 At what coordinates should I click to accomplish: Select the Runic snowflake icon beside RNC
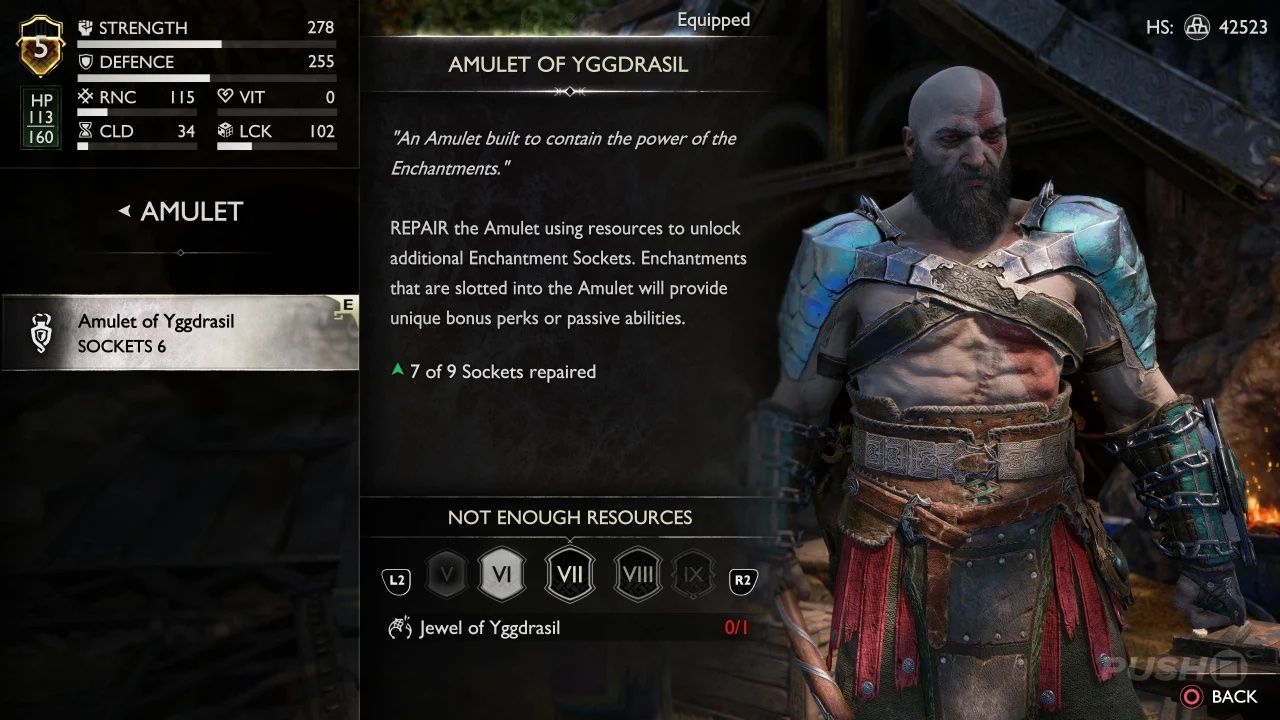point(85,96)
